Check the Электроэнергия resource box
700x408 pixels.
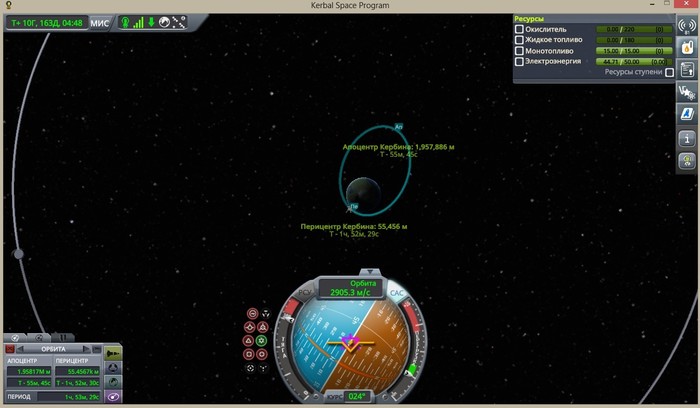click(x=519, y=62)
